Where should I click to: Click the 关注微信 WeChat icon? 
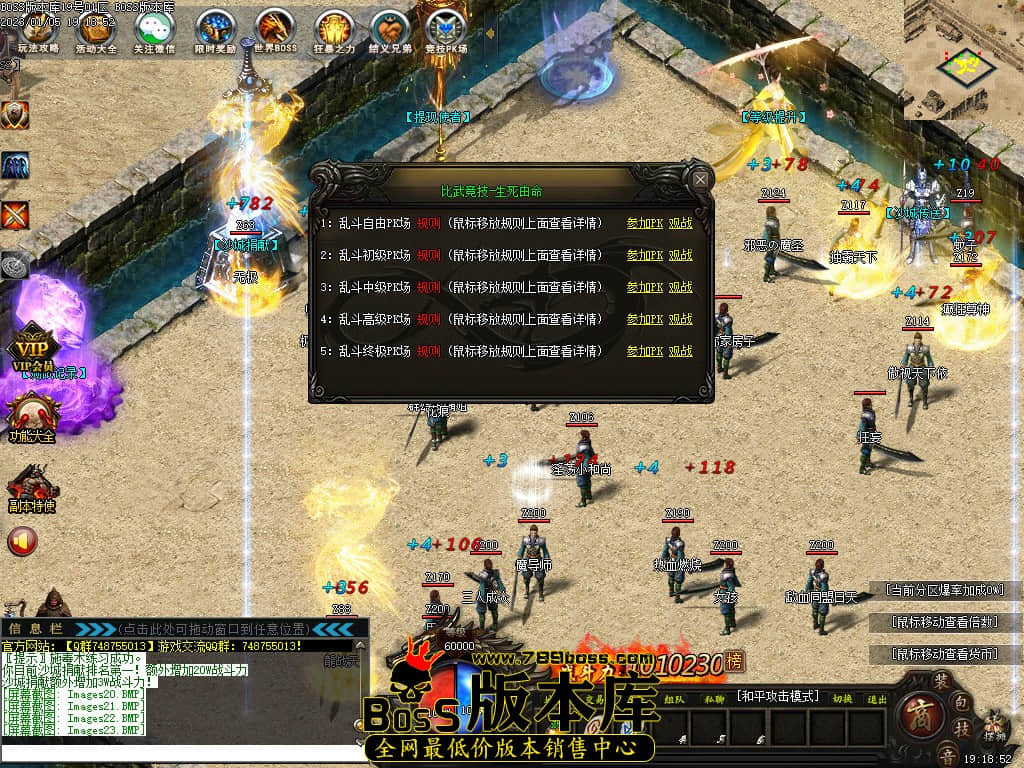pos(154,28)
